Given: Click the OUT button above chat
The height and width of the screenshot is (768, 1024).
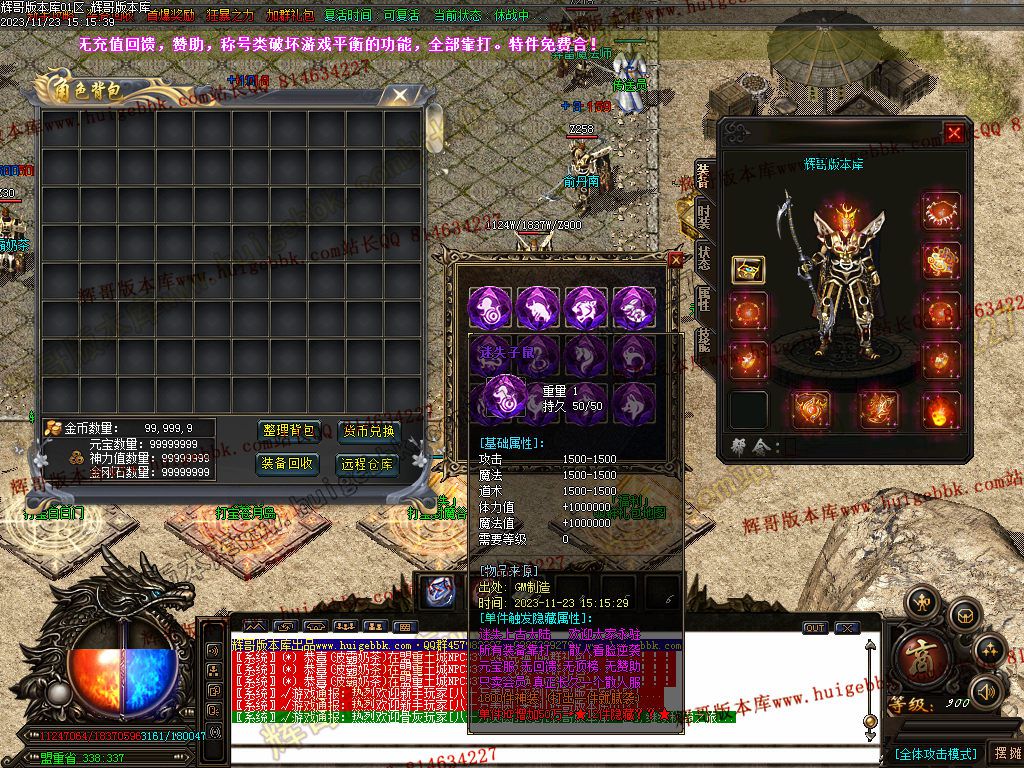Looking at the screenshot, I should tap(815, 628).
